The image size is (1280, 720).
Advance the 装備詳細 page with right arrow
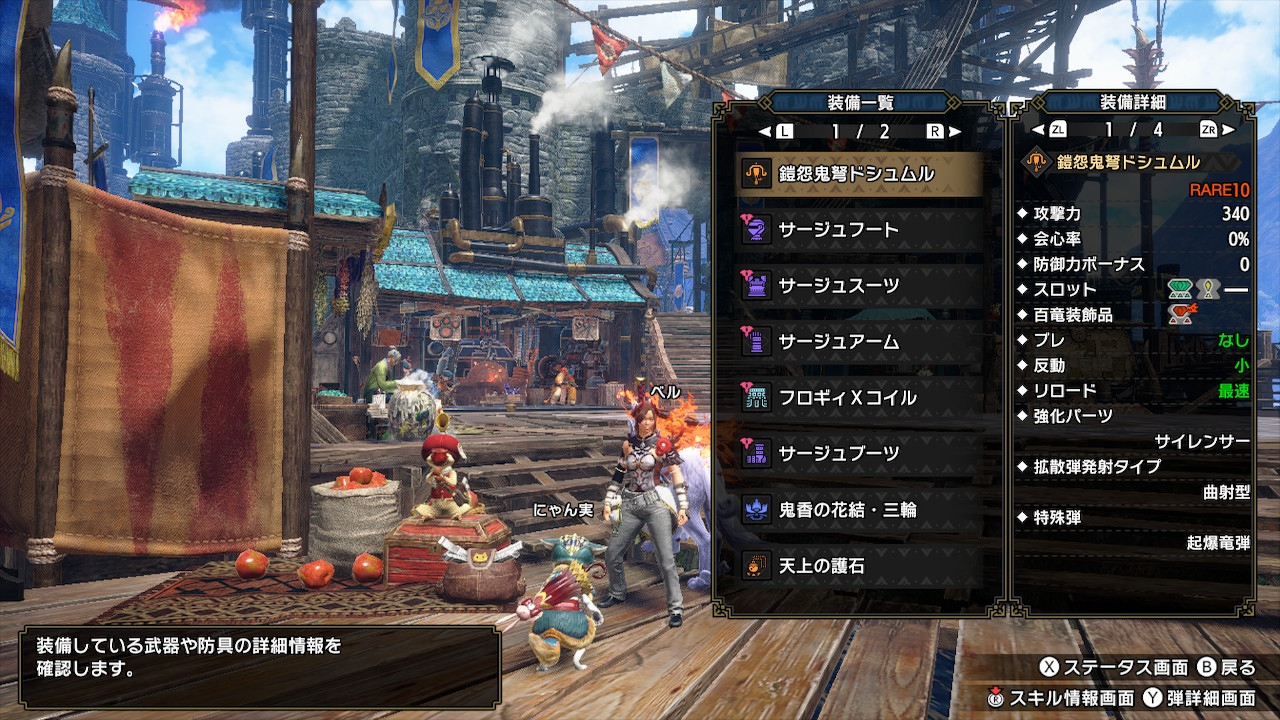(1228, 130)
